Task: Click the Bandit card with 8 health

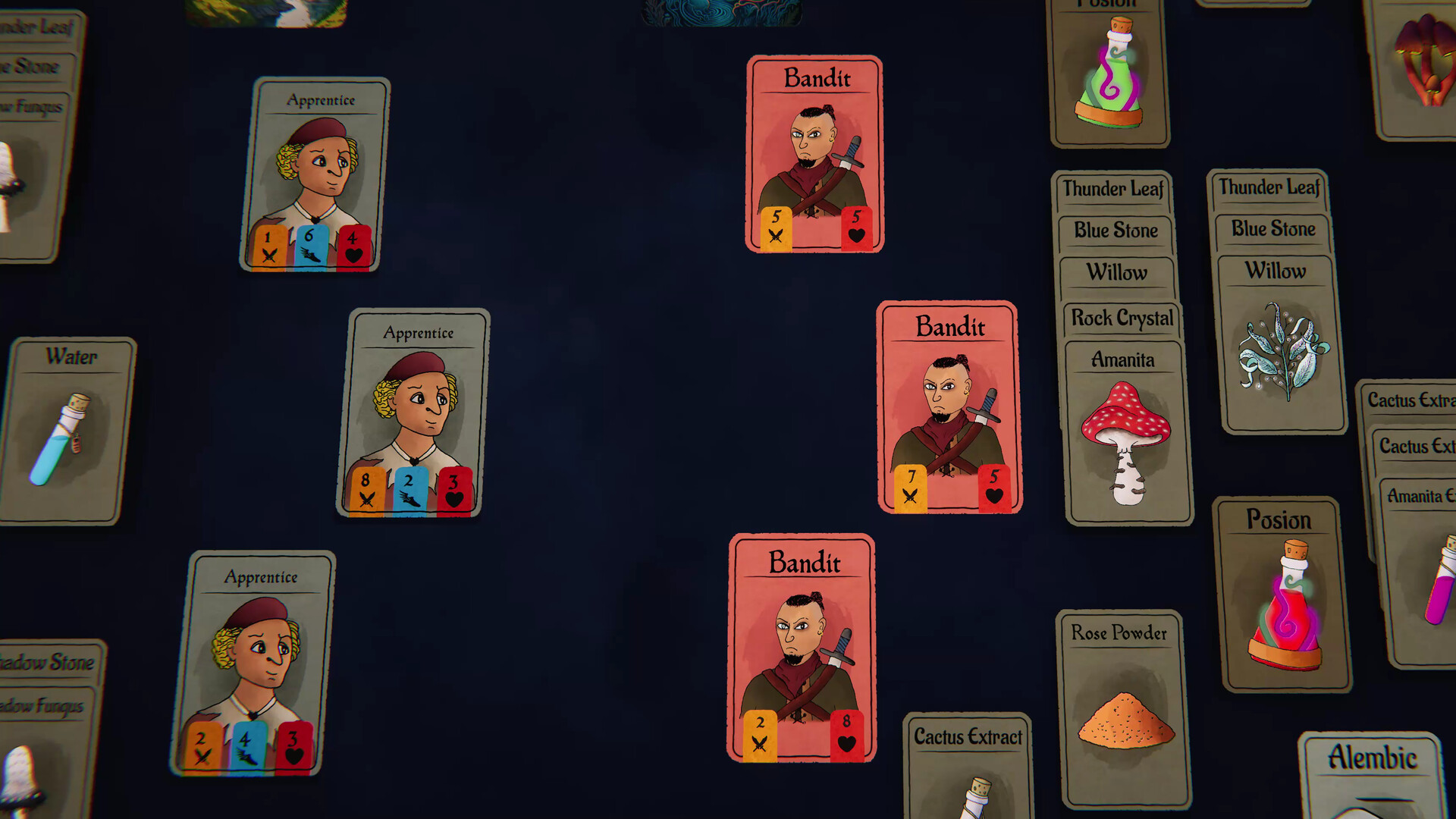Action: (802, 648)
